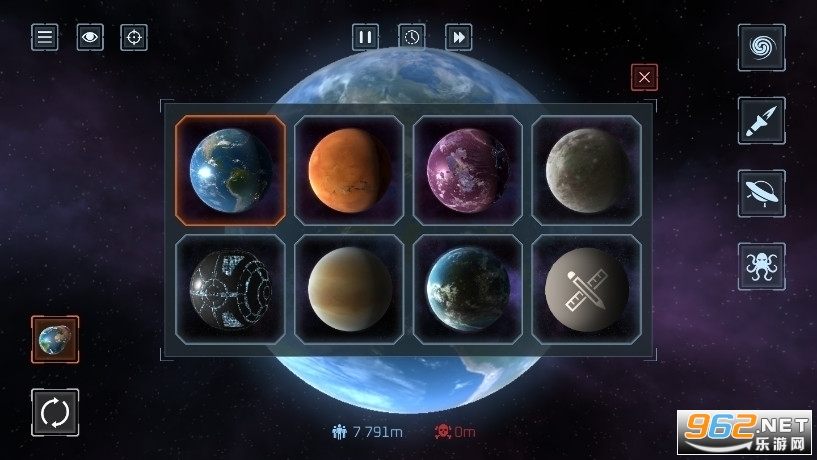
Task: Choose the dark mechanical sphere planet
Action: coord(230,289)
